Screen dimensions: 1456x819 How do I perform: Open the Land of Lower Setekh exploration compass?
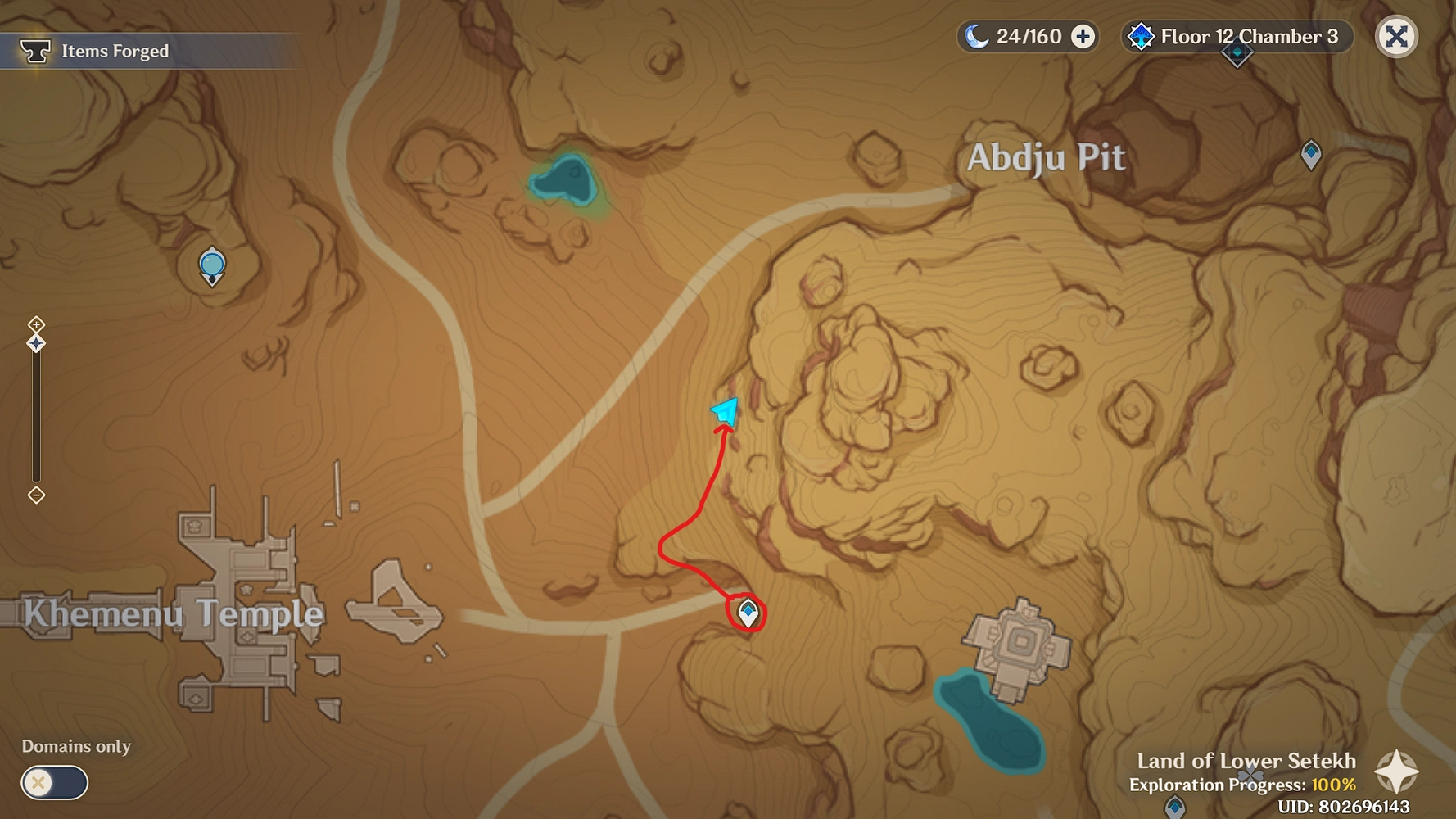(1396, 771)
